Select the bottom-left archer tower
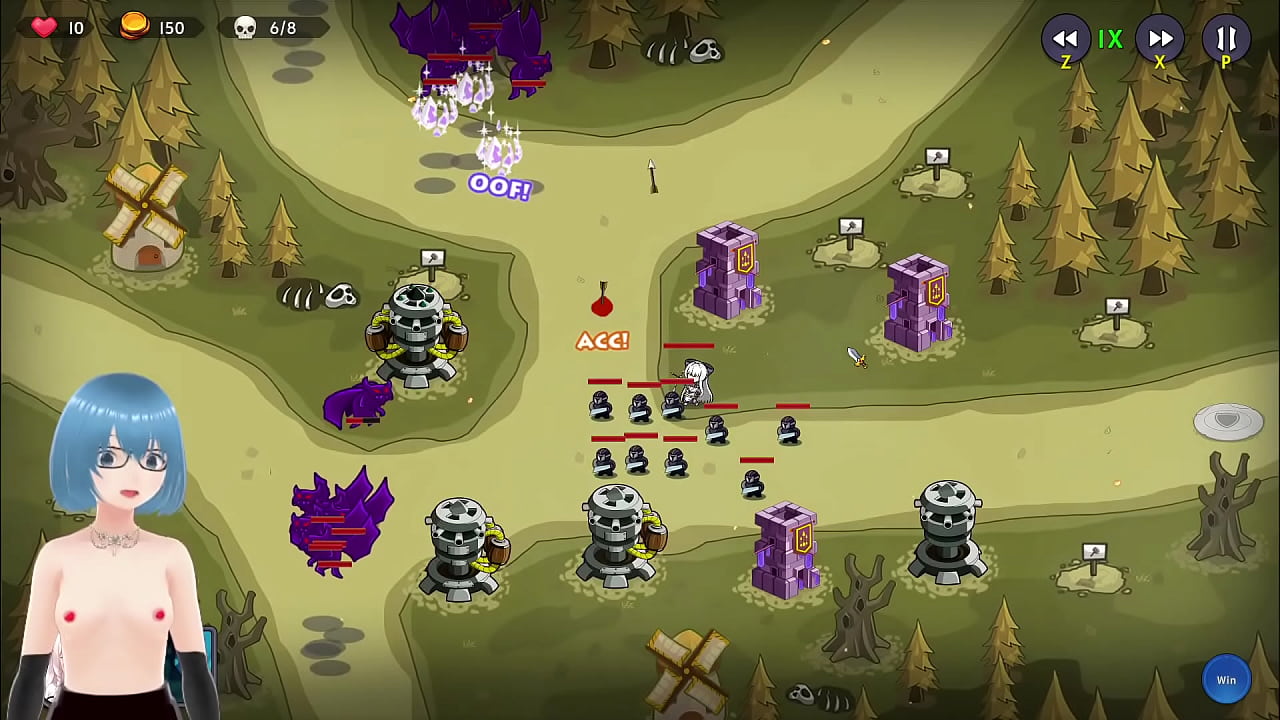 460,540
